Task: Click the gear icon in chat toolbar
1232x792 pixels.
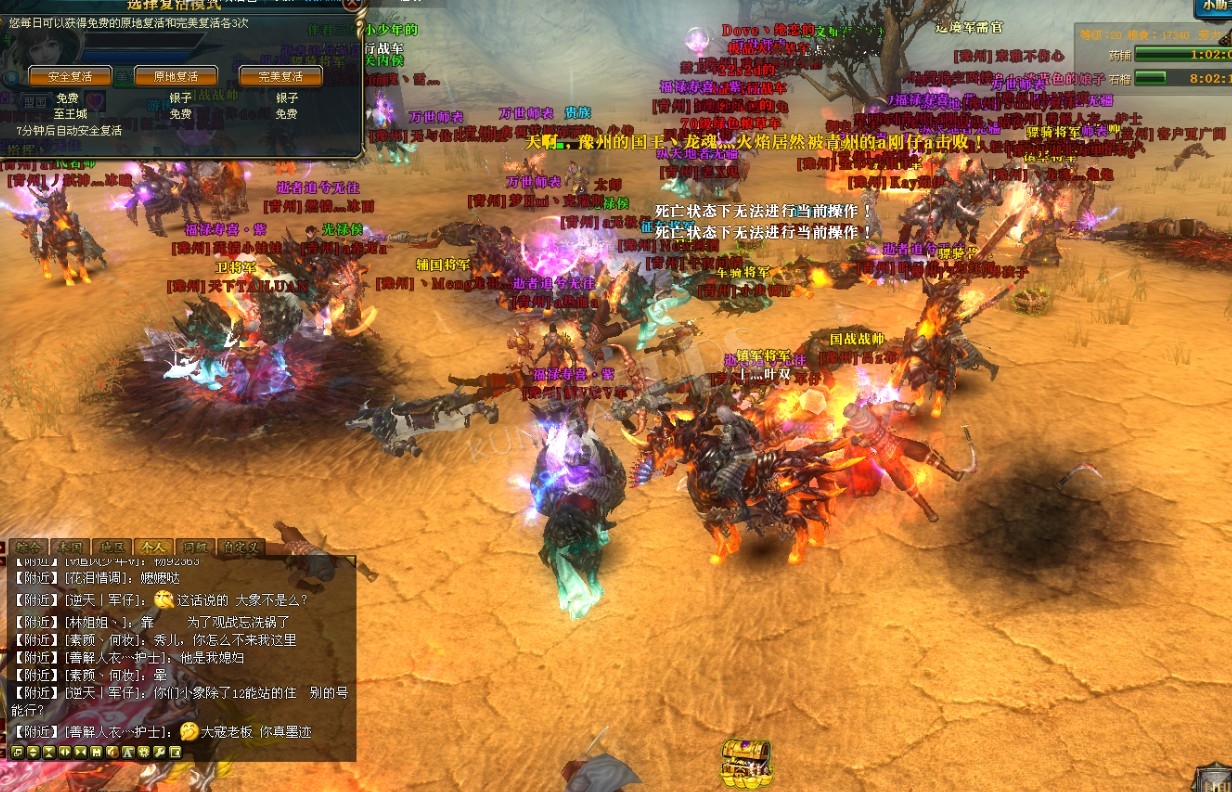Action: [143, 752]
